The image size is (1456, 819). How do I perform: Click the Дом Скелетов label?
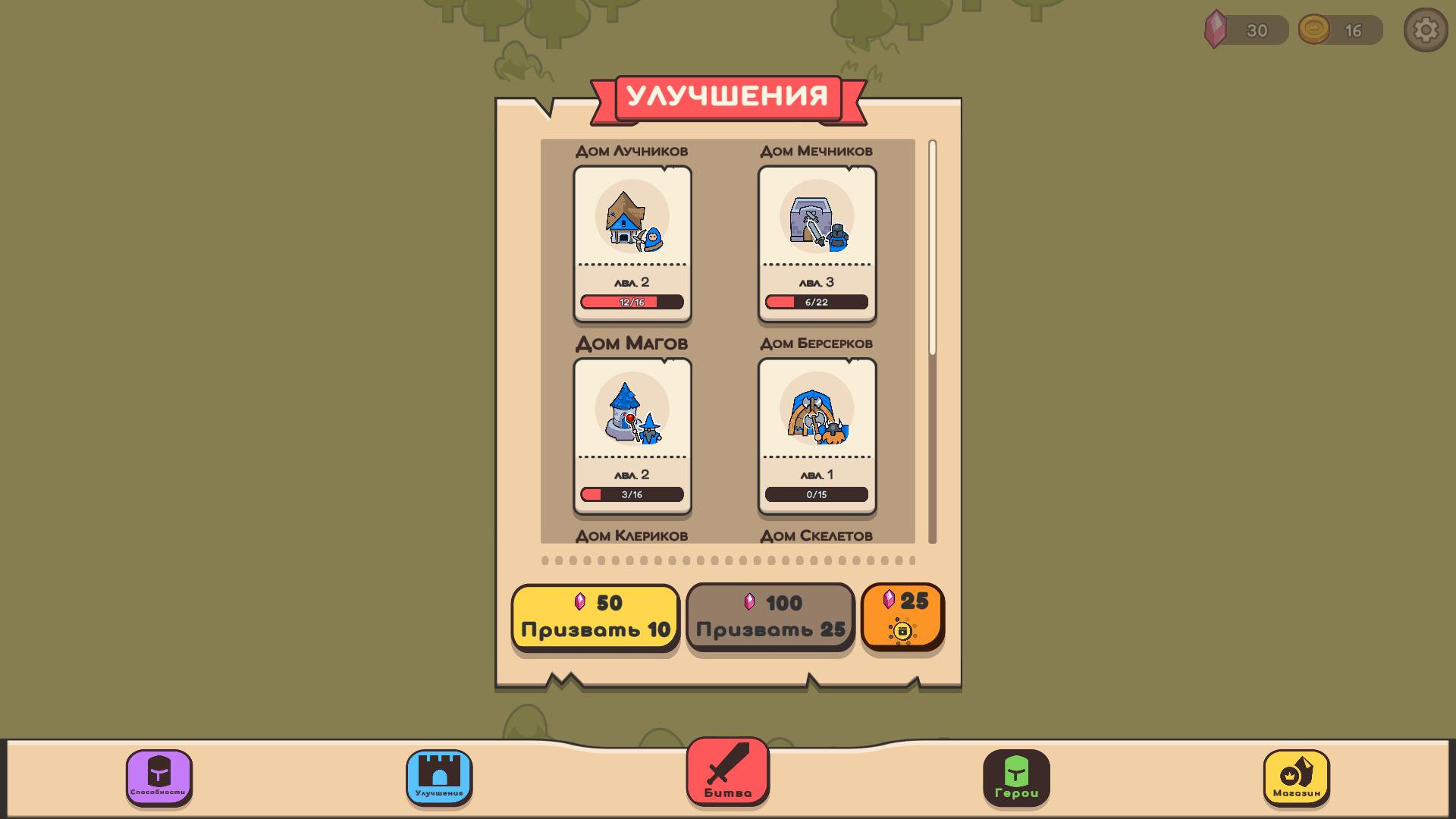817,535
